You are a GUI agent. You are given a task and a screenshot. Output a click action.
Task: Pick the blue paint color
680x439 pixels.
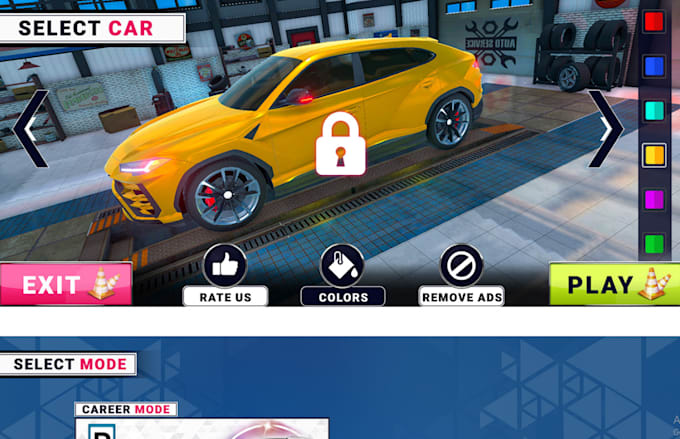[x=654, y=66]
